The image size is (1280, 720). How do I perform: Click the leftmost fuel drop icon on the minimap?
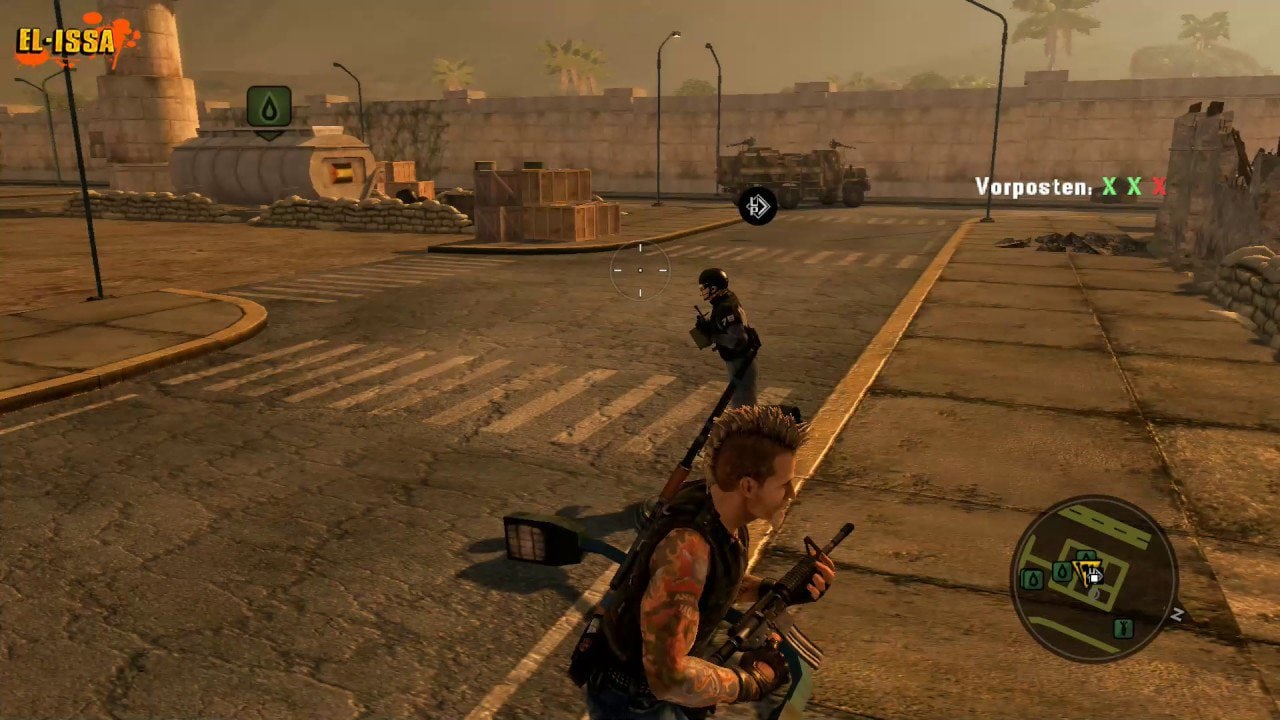click(x=1032, y=577)
